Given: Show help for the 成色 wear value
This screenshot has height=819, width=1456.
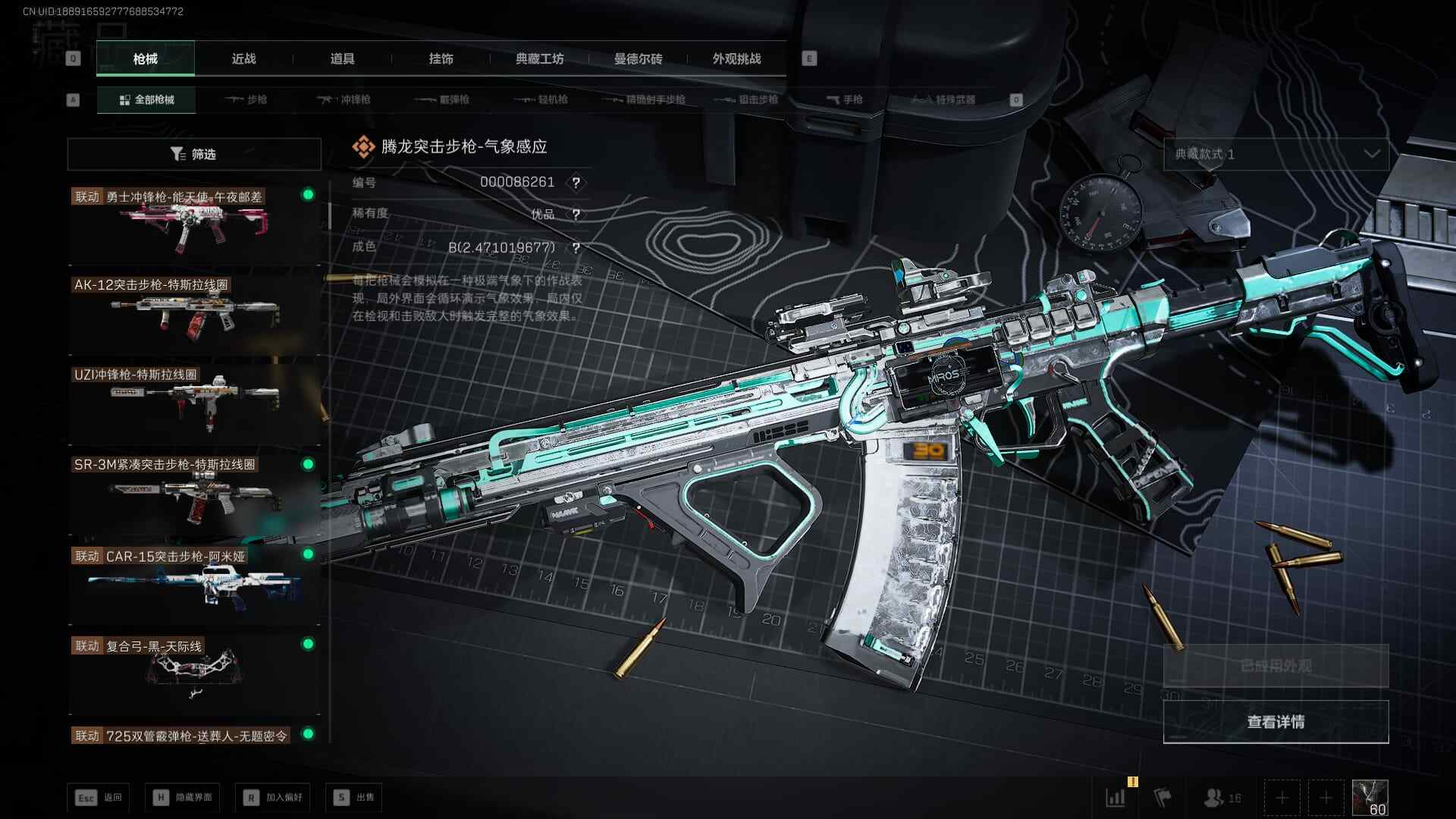Looking at the screenshot, I should (x=576, y=248).
